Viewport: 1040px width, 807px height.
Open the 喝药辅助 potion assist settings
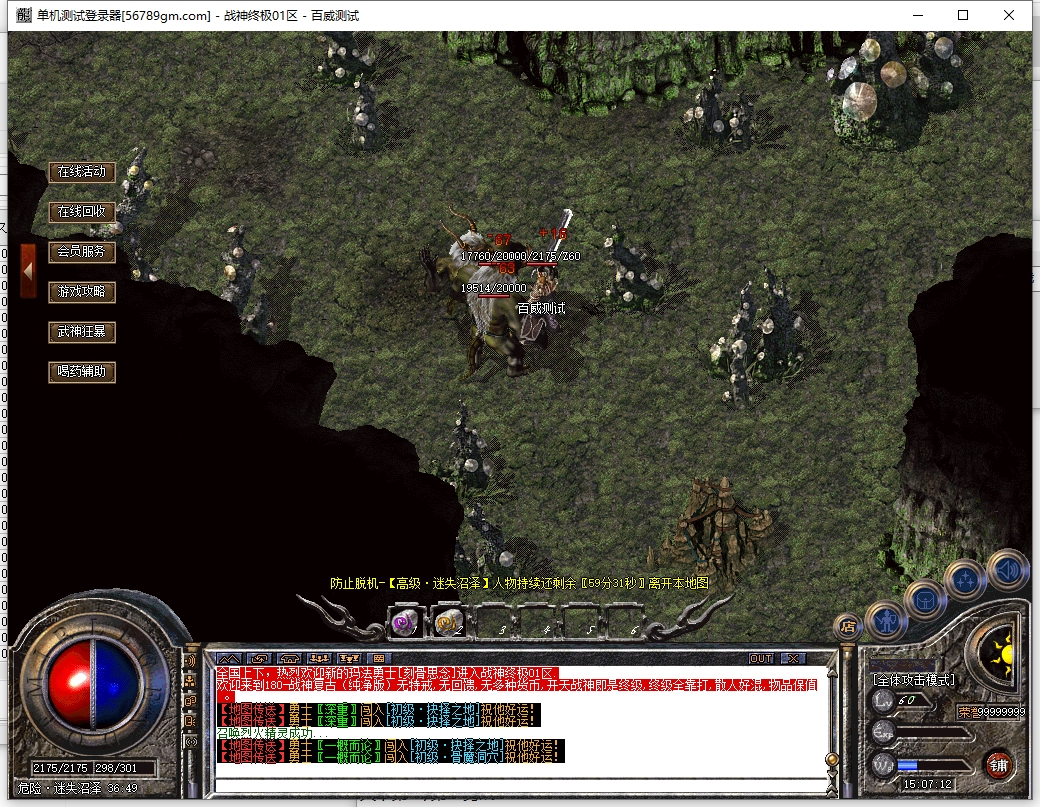[81, 372]
